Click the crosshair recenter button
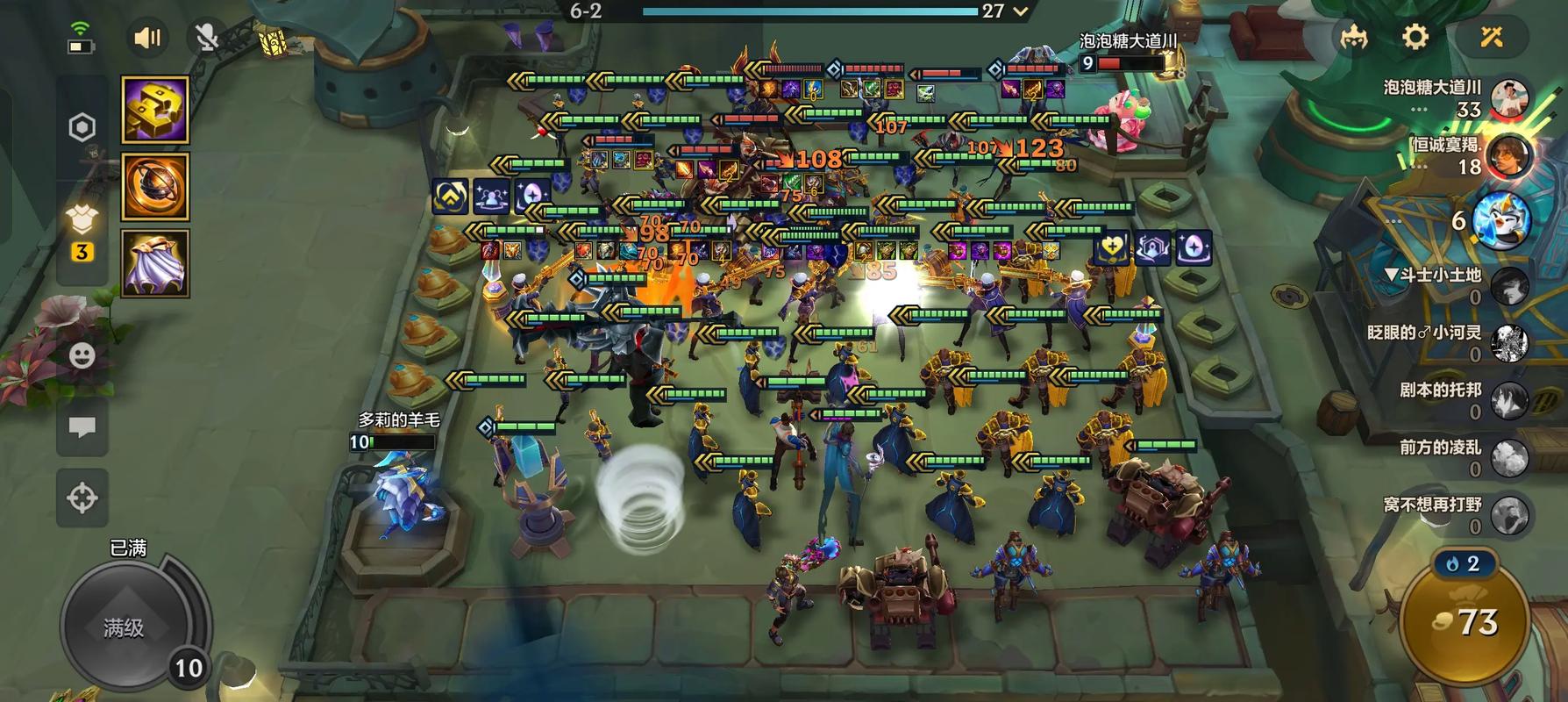 [82, 498]
